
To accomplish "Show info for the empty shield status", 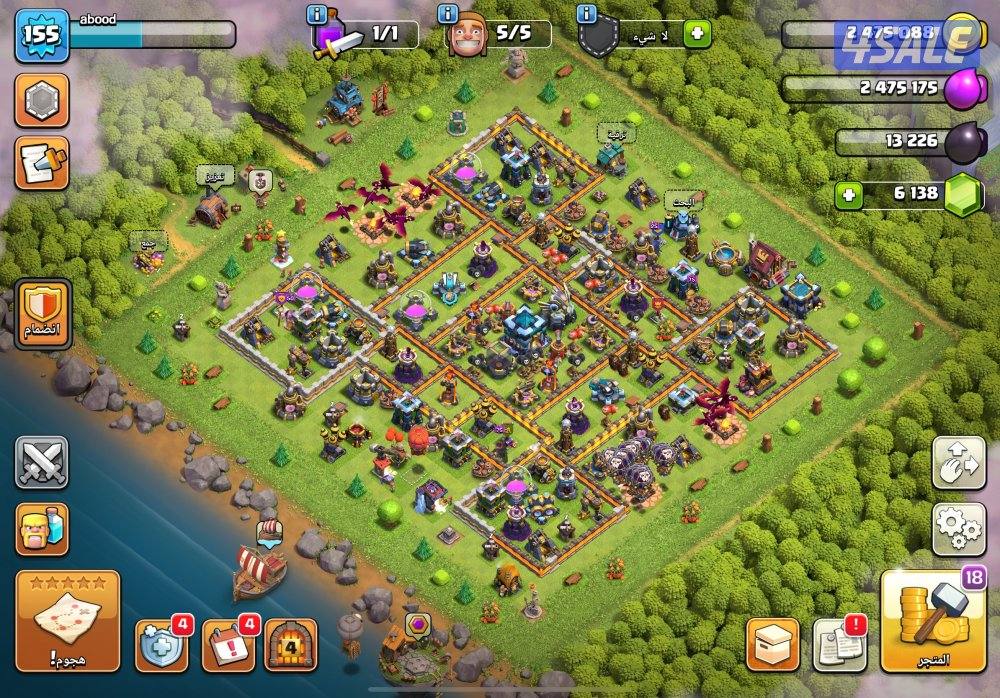I will (x=586, y=15).
